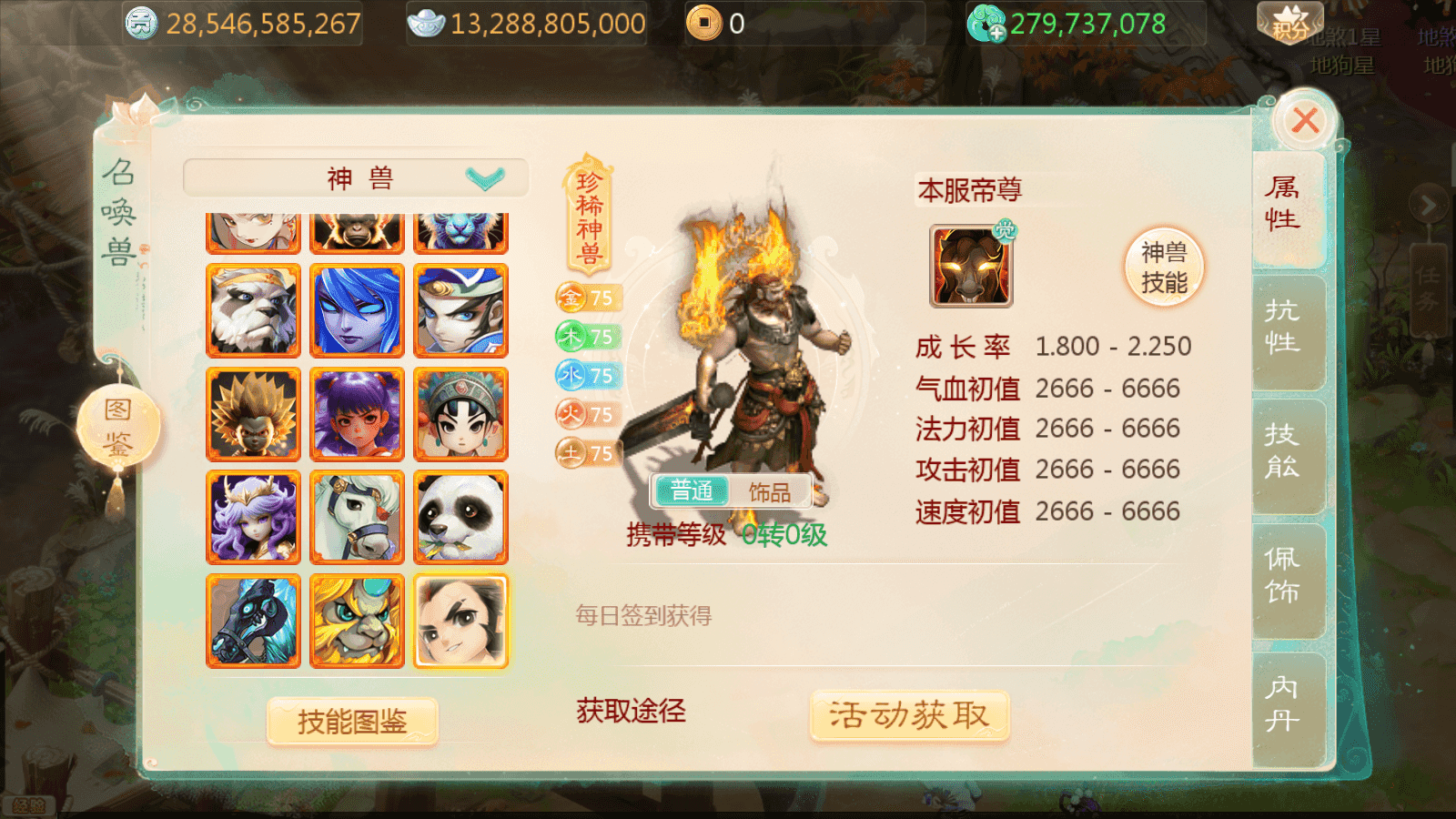Open the 神兽 category dropdown
Image resolution: width=1456 pixels, height=819 pixels.
(355, 177)
